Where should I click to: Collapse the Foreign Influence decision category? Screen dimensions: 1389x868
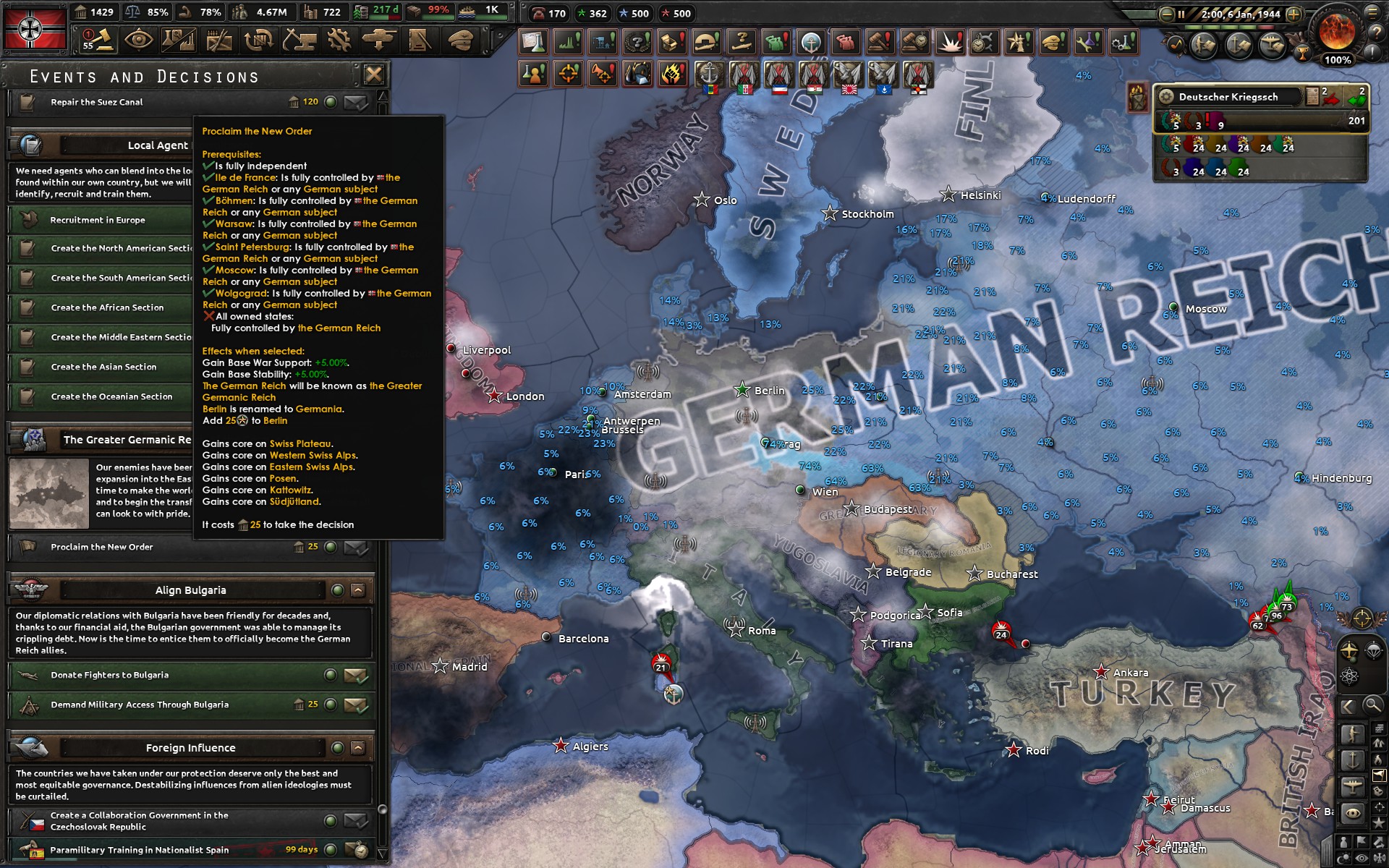tap(357, 747)
